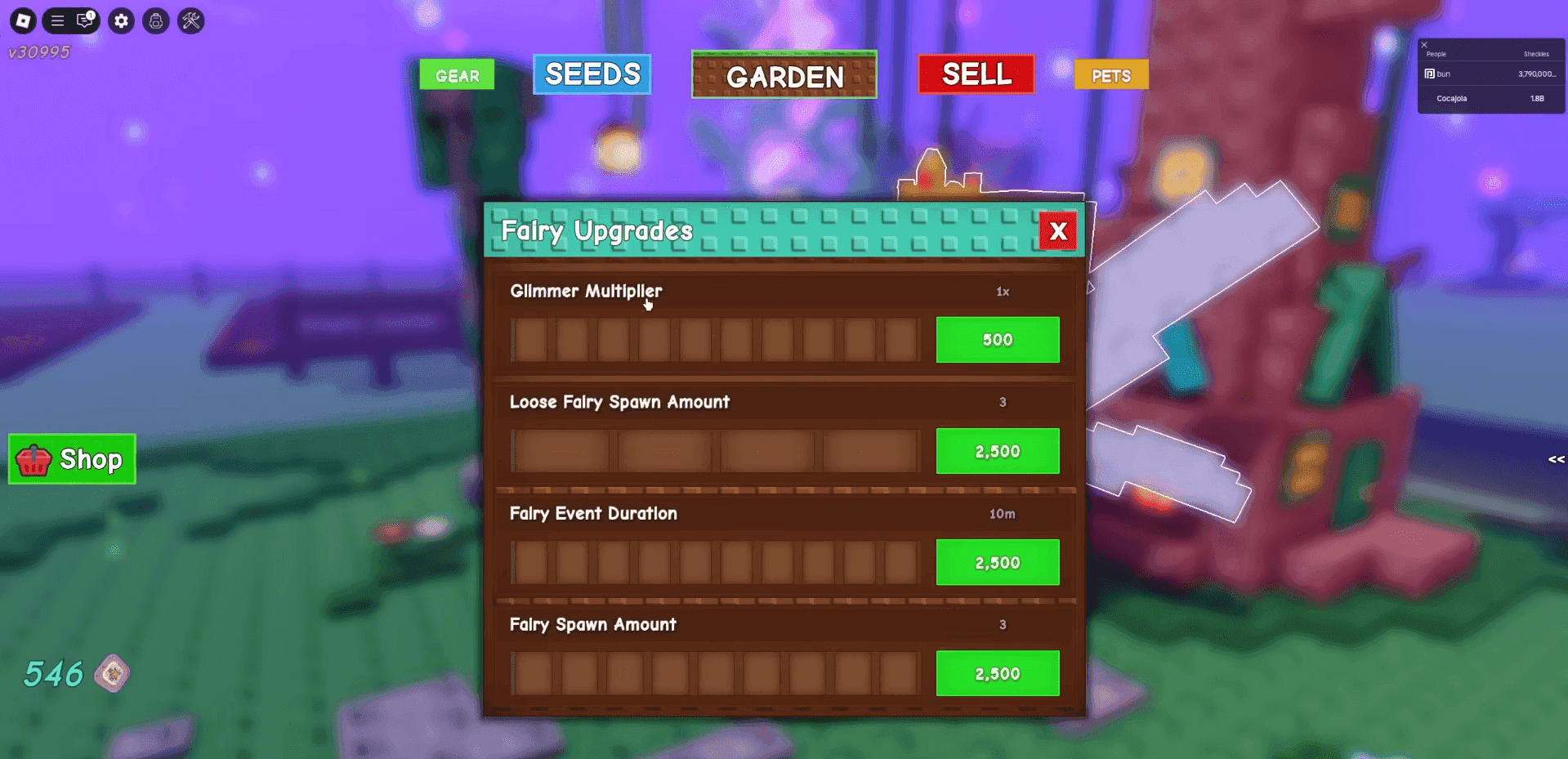Open the Roblox chat window
The height and width of the screenshot is (759, 1568).
coord(85,20)
